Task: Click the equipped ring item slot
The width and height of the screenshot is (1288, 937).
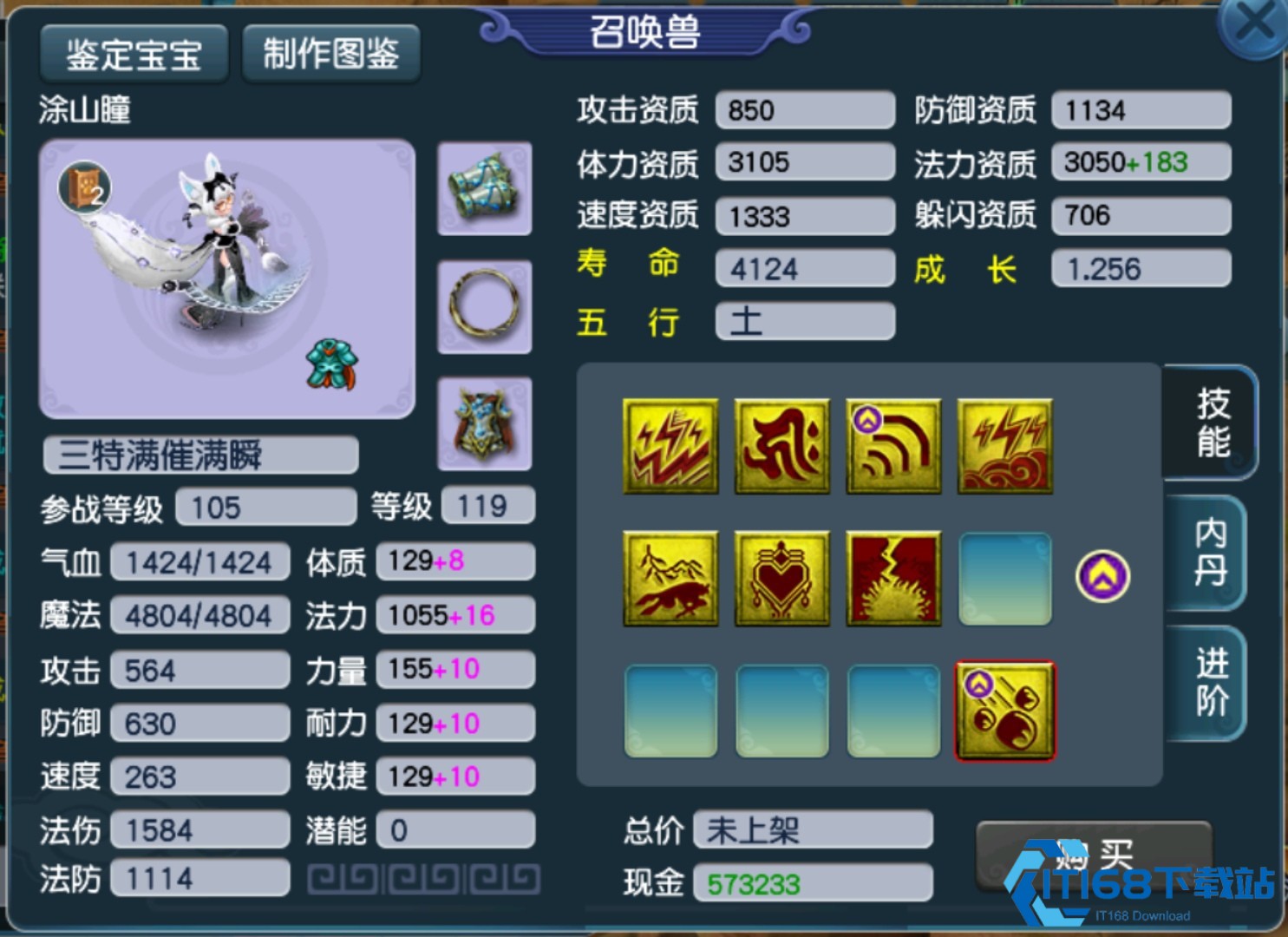Action: 484,307
